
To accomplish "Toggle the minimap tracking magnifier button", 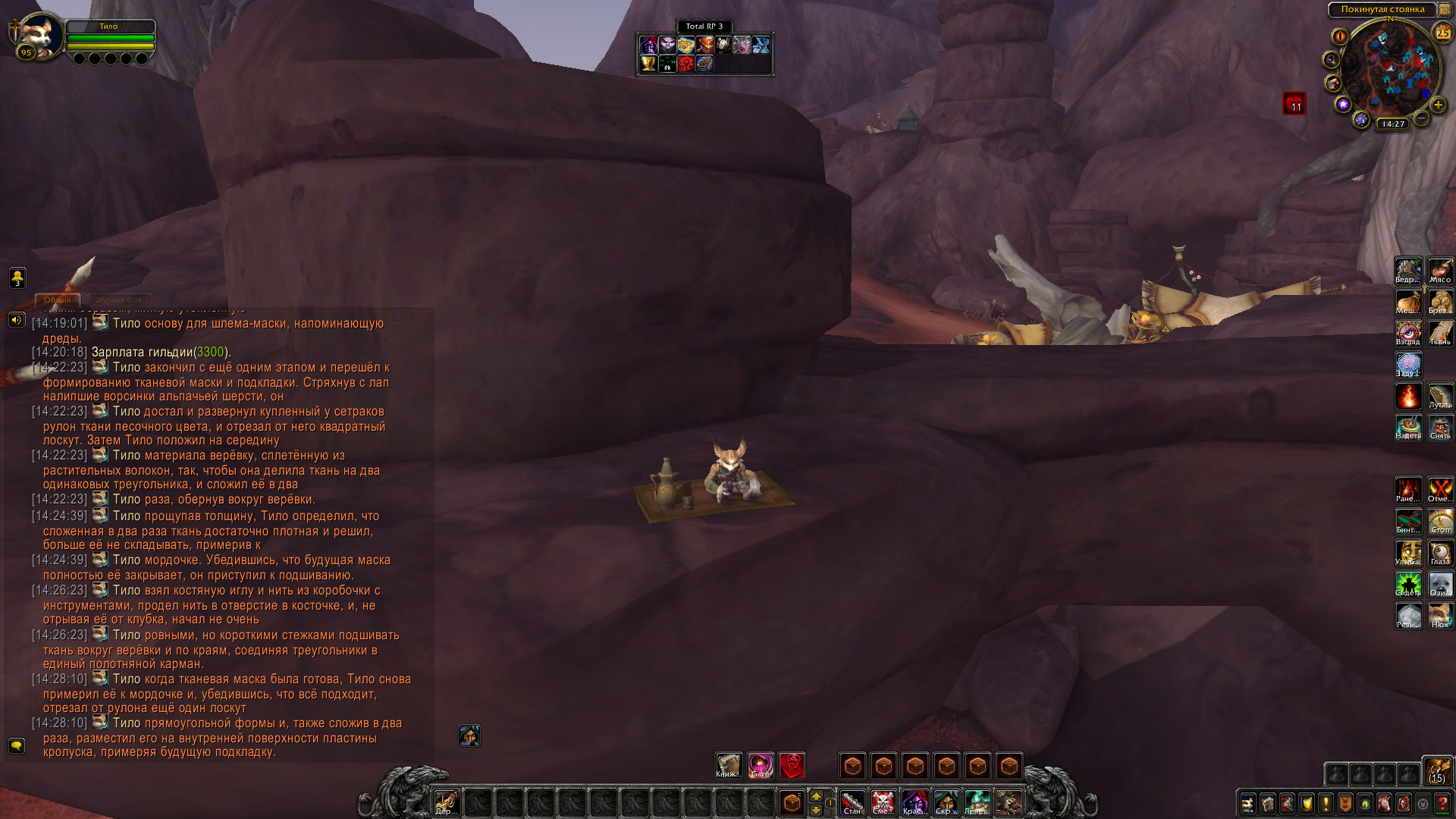I will 1331,59.
